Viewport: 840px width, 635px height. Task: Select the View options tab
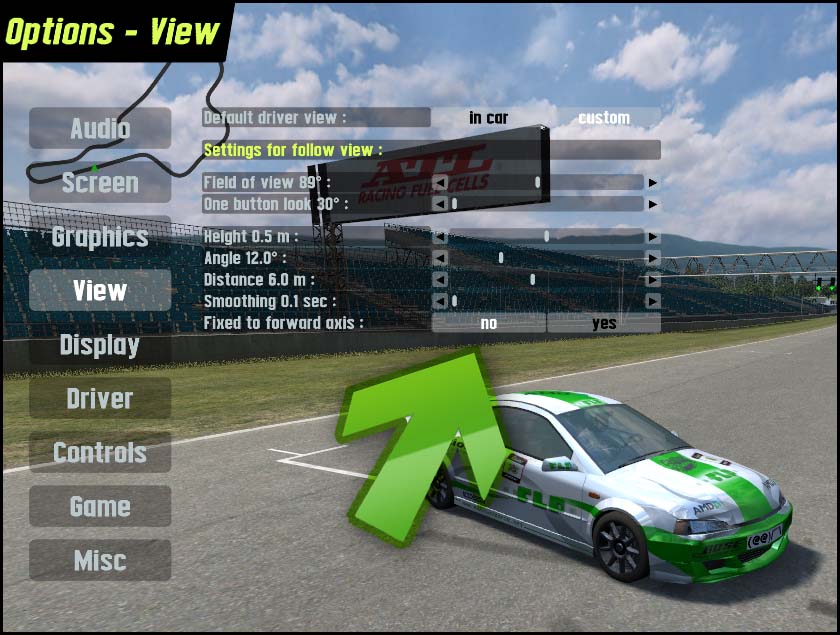click(x=99, y=290)
